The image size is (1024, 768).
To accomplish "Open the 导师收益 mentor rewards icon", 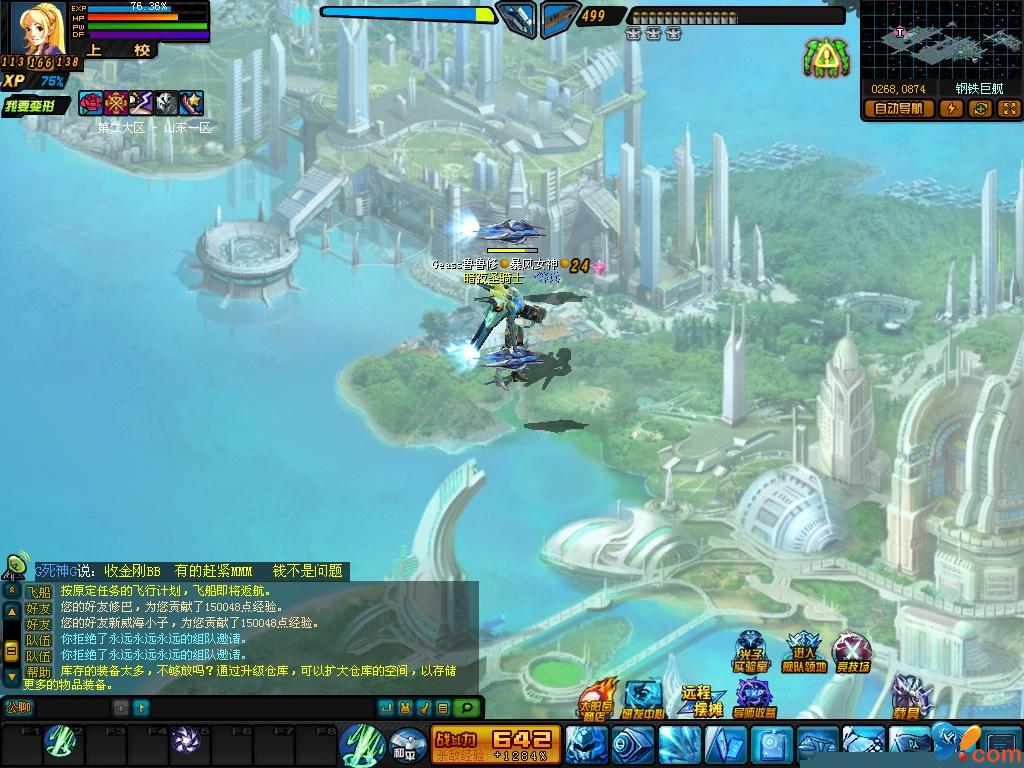I will pyautogui.click(x=755, y=697).
